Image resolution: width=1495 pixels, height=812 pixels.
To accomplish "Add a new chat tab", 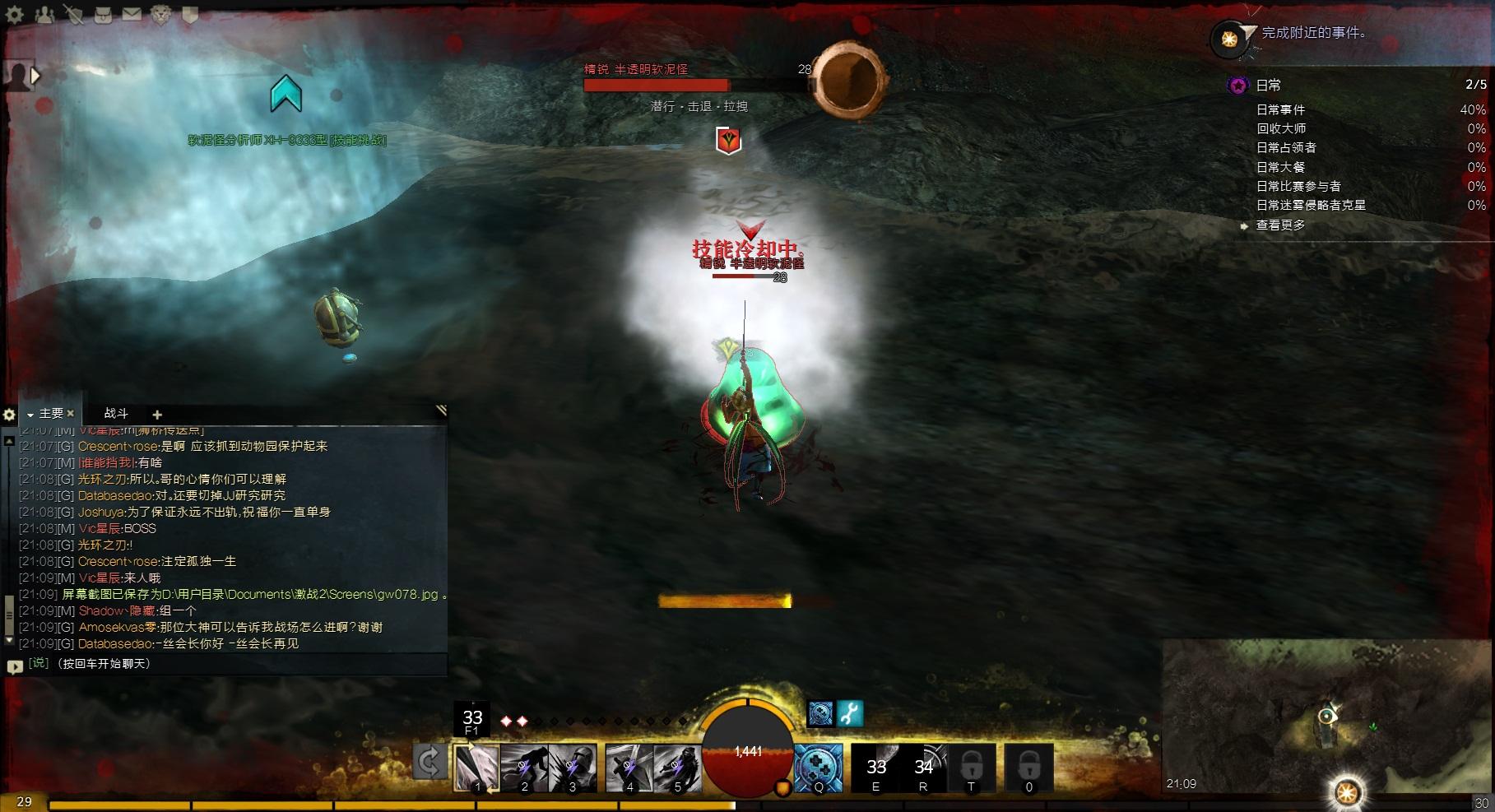I will [157, 415].
